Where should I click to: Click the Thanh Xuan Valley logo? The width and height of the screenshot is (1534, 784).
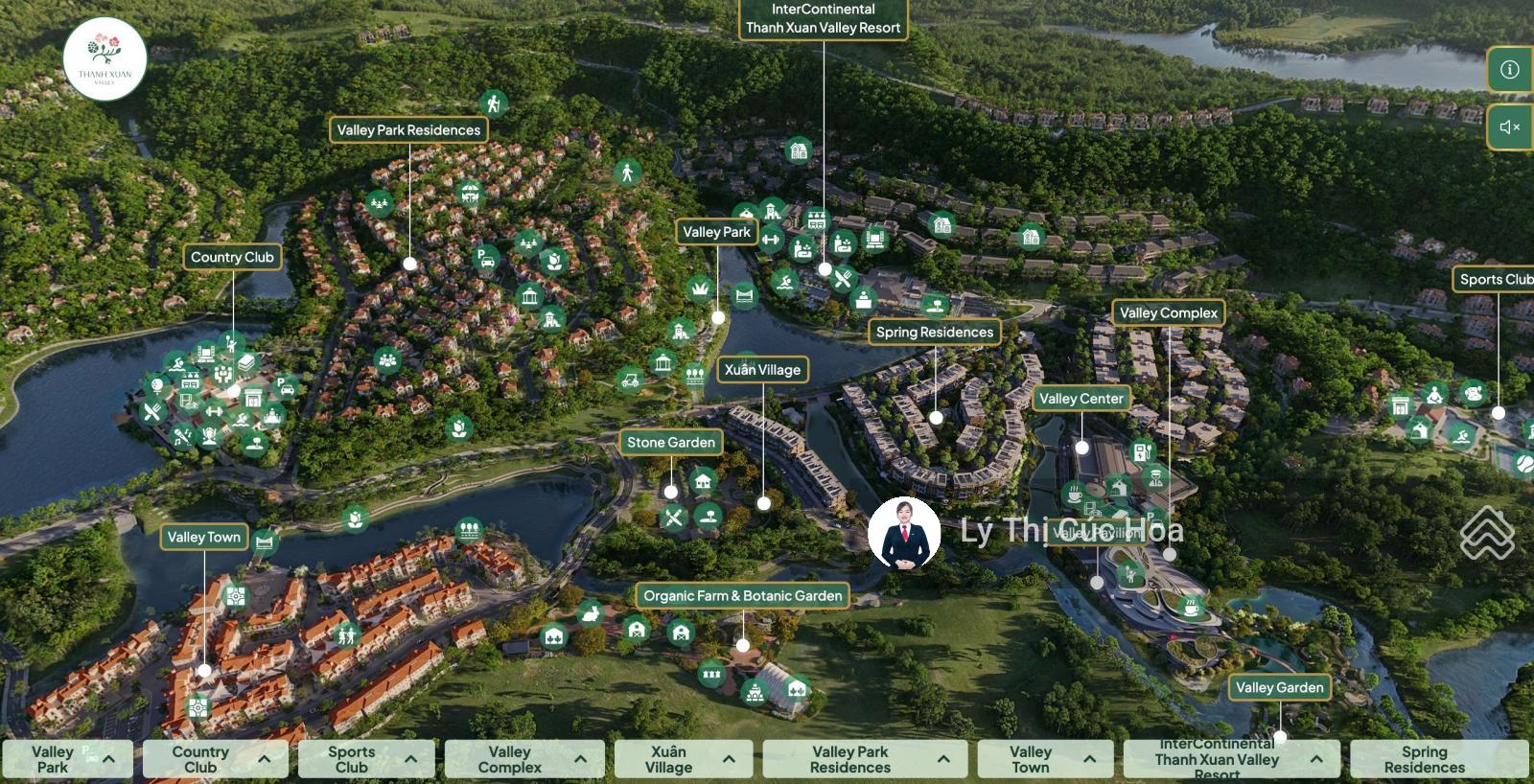click(105, 59)
